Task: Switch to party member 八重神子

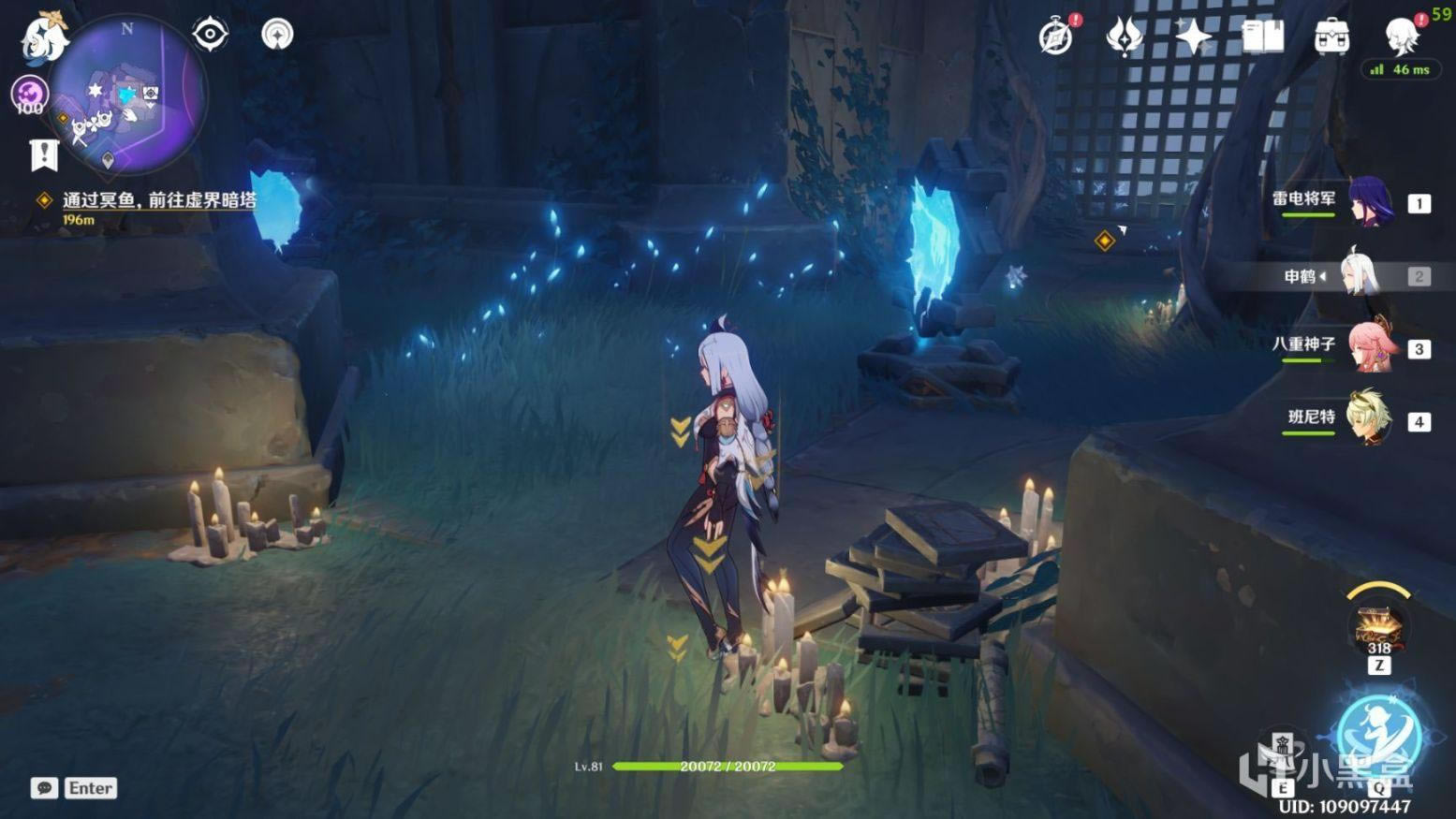Action: [1372, 348]
